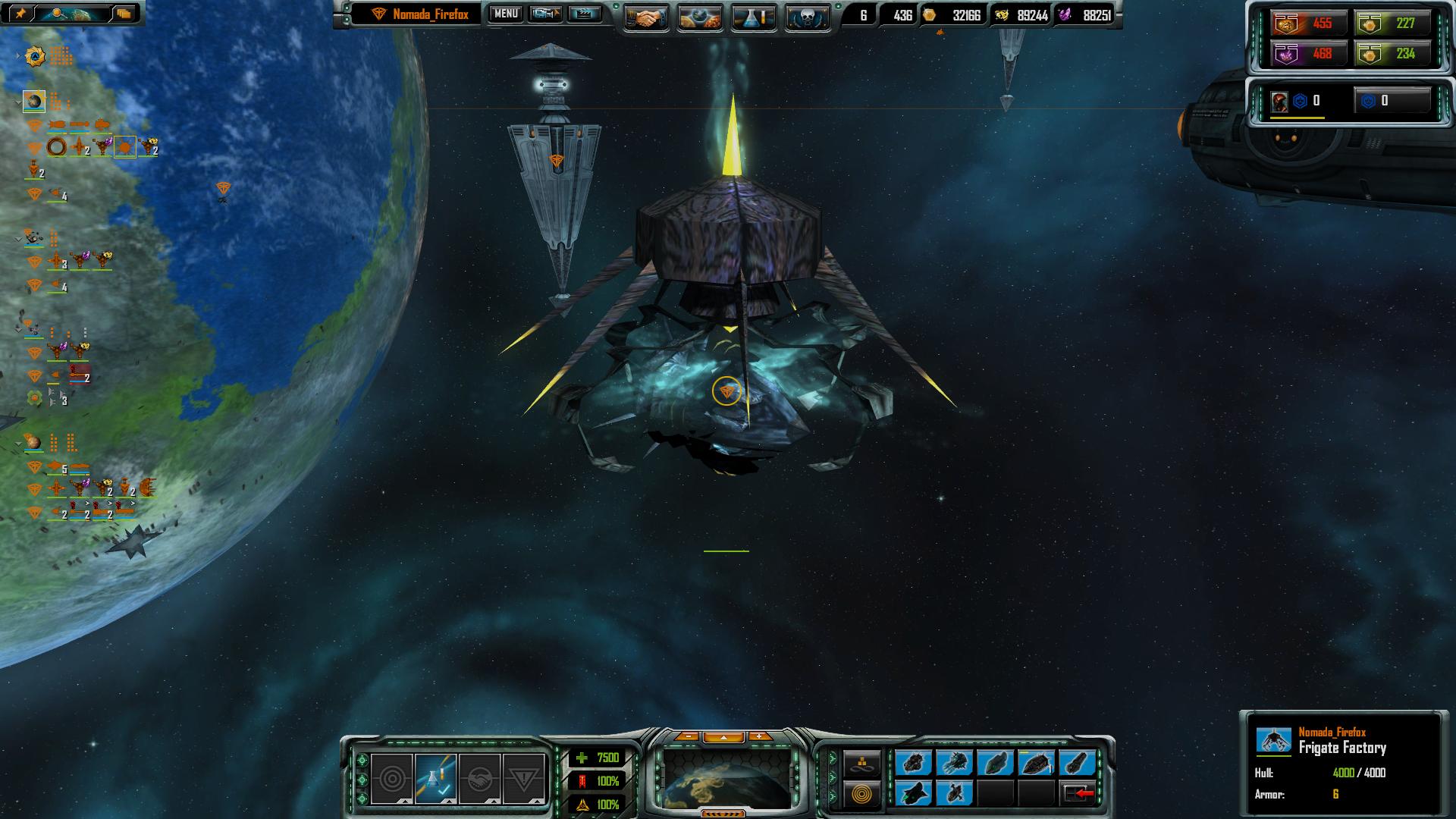Image resolution: width=1456 pixels, height=819 pixels.
Task: Select the research flask action slot
Action: (x=435, y=779)
